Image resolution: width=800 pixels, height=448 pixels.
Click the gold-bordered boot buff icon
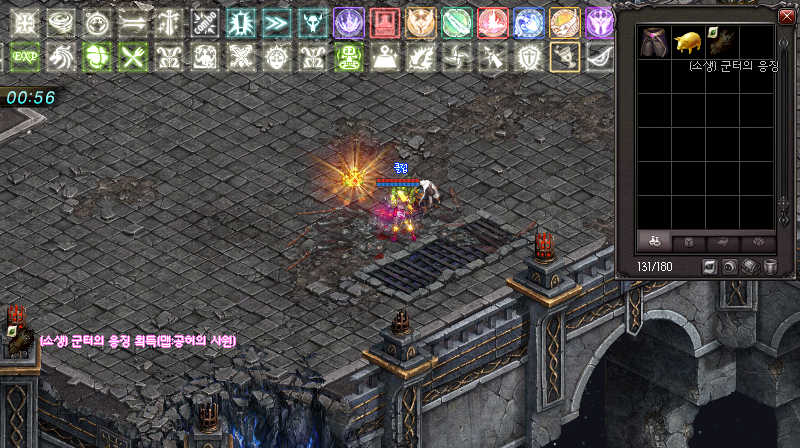coord(565,57)
